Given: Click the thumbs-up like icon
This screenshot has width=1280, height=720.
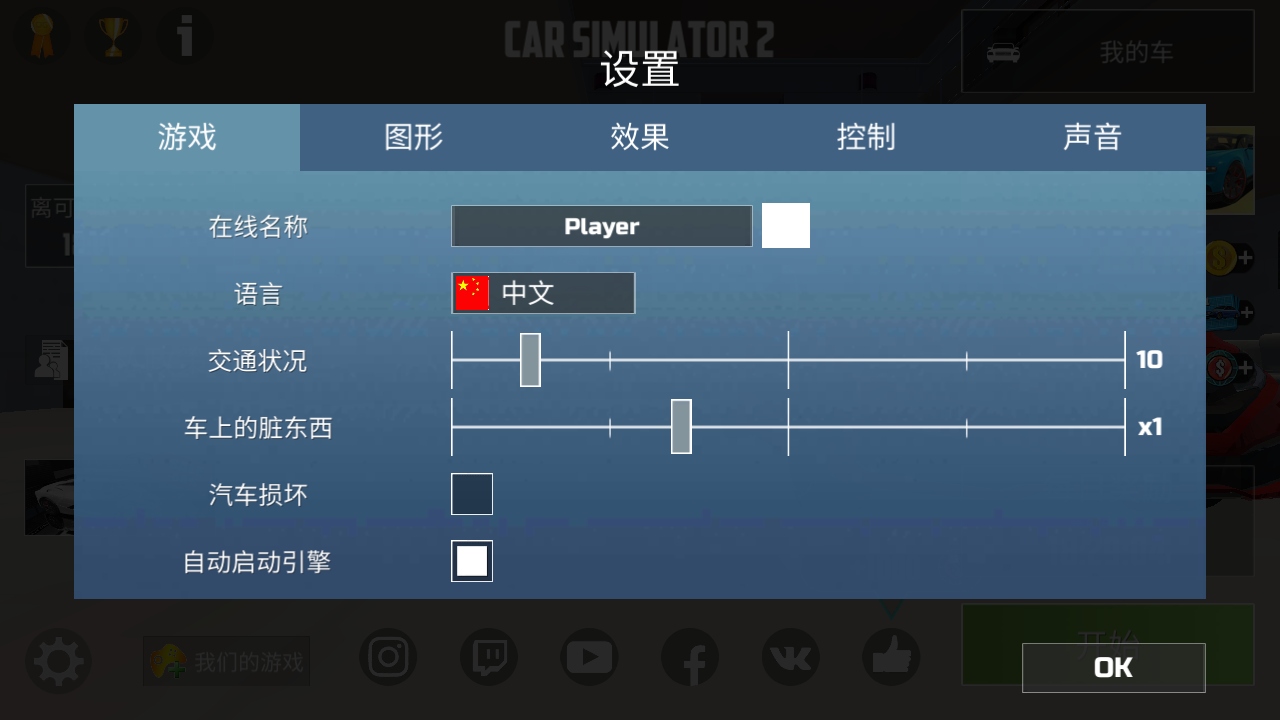Looking at the screenshot, I should click(x=890, y=658).
